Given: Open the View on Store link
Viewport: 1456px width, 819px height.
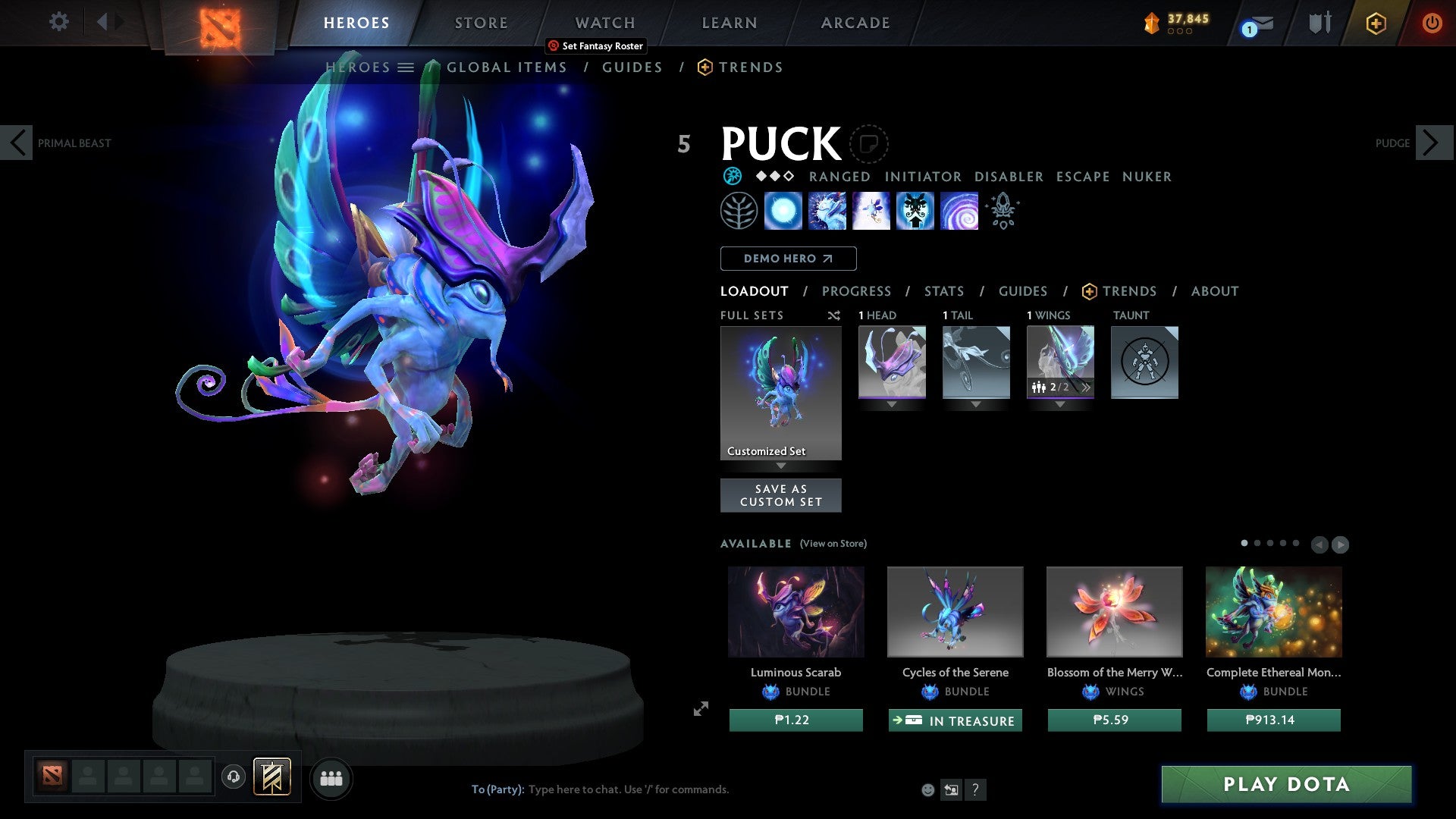Looking at the screenshot, I should tap(833, 544).
